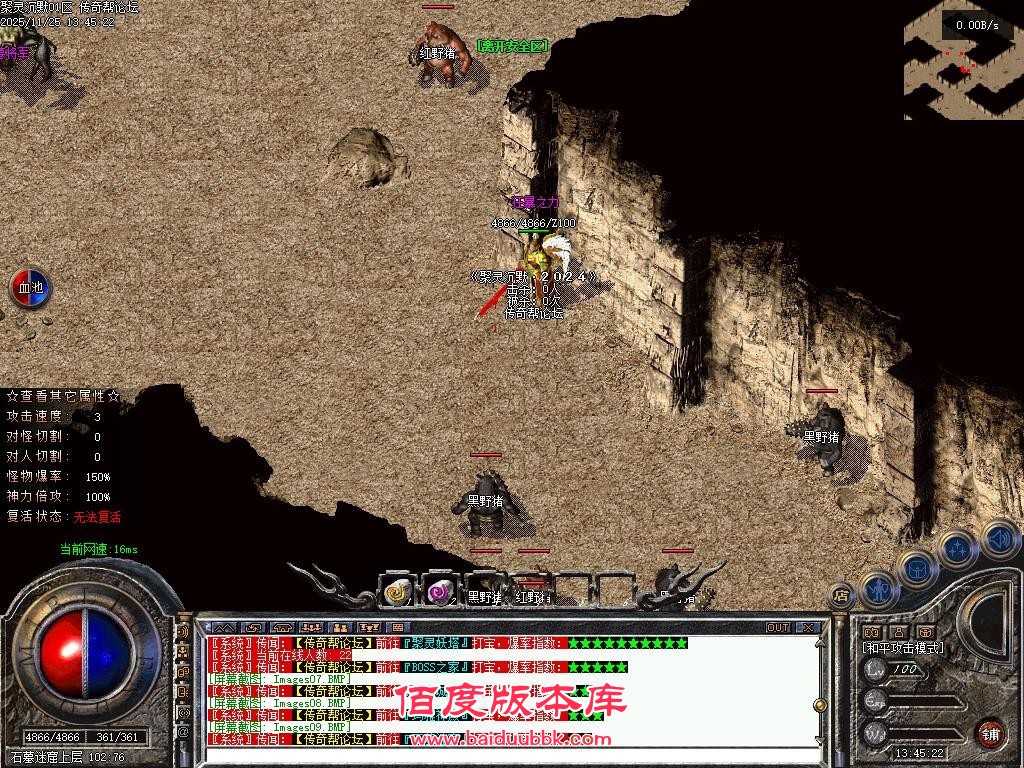
Task: Close the chat panel with the X
Action: click(807, 628)
